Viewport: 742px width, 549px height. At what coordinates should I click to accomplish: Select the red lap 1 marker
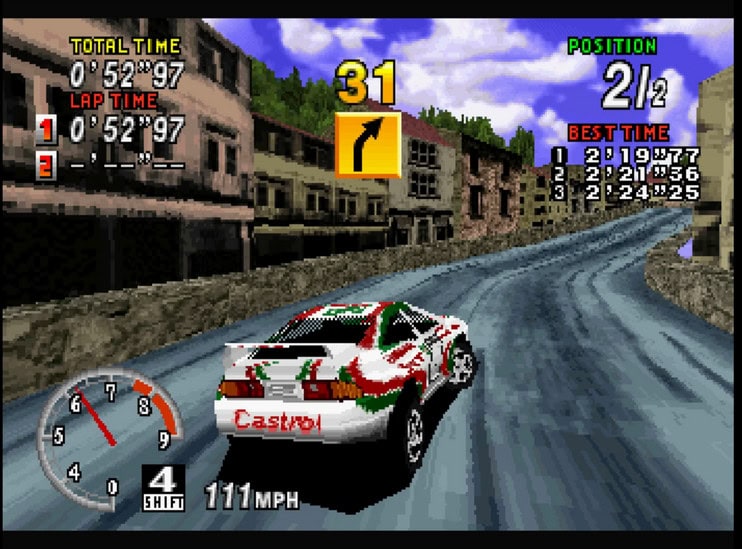coord(46,129)
